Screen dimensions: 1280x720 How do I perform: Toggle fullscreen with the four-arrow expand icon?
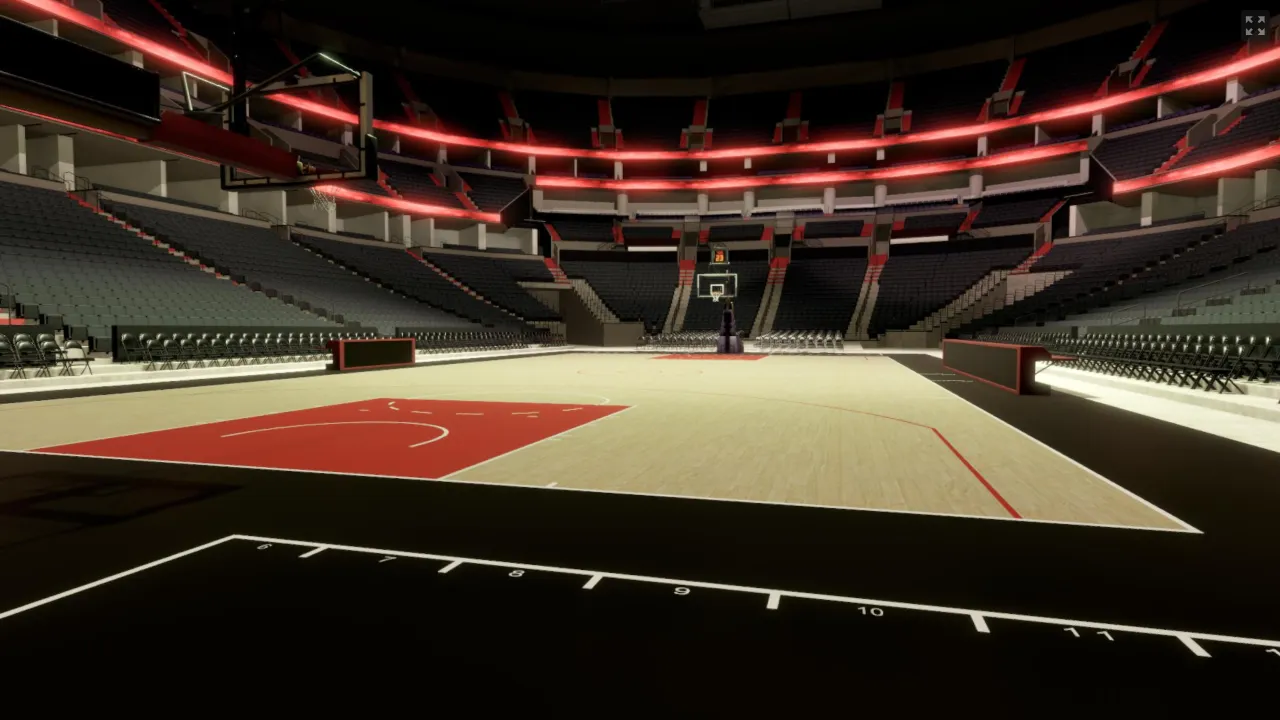pos(1254,26)
